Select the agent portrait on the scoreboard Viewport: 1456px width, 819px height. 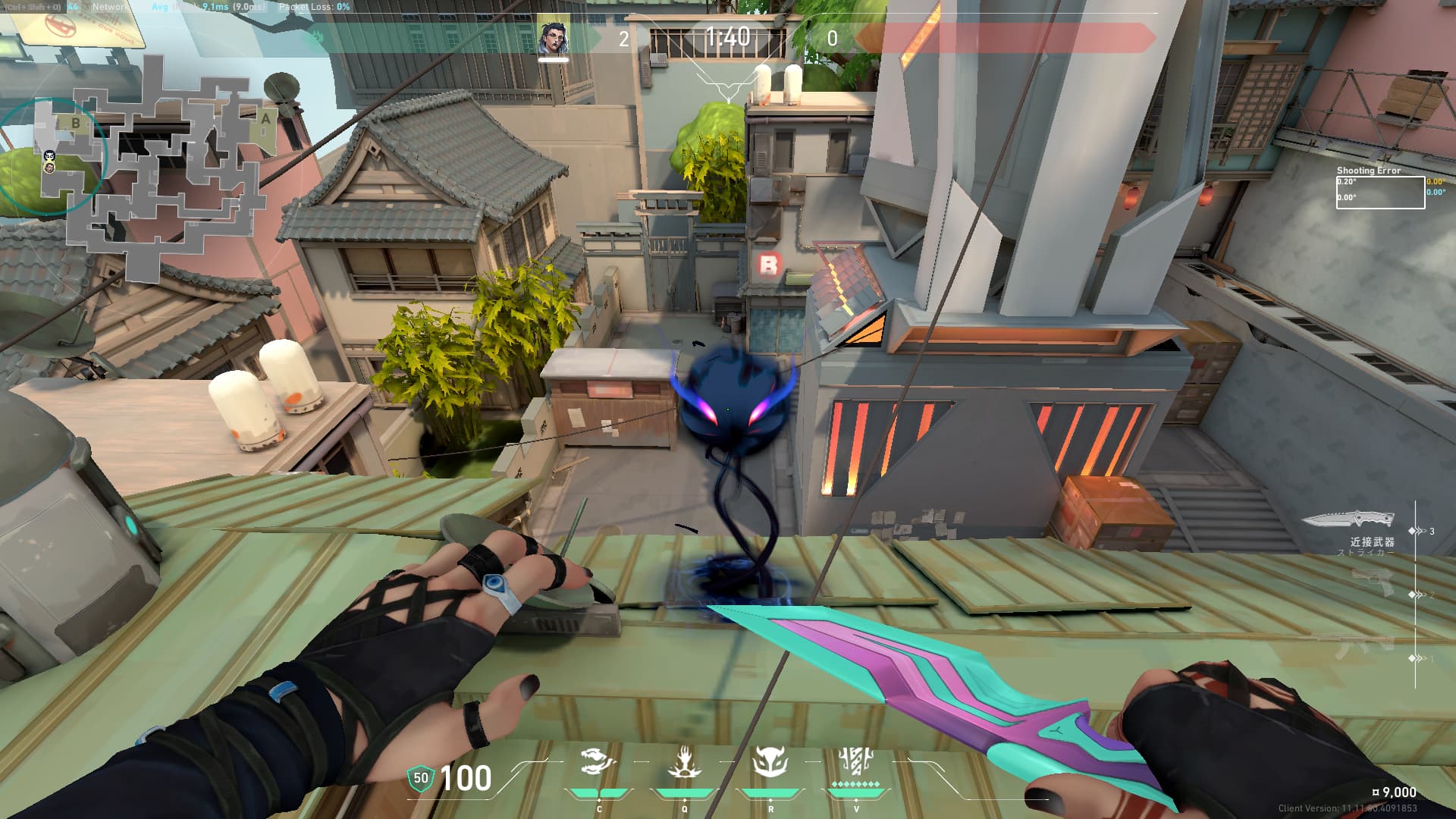click(x=553, y=38)
